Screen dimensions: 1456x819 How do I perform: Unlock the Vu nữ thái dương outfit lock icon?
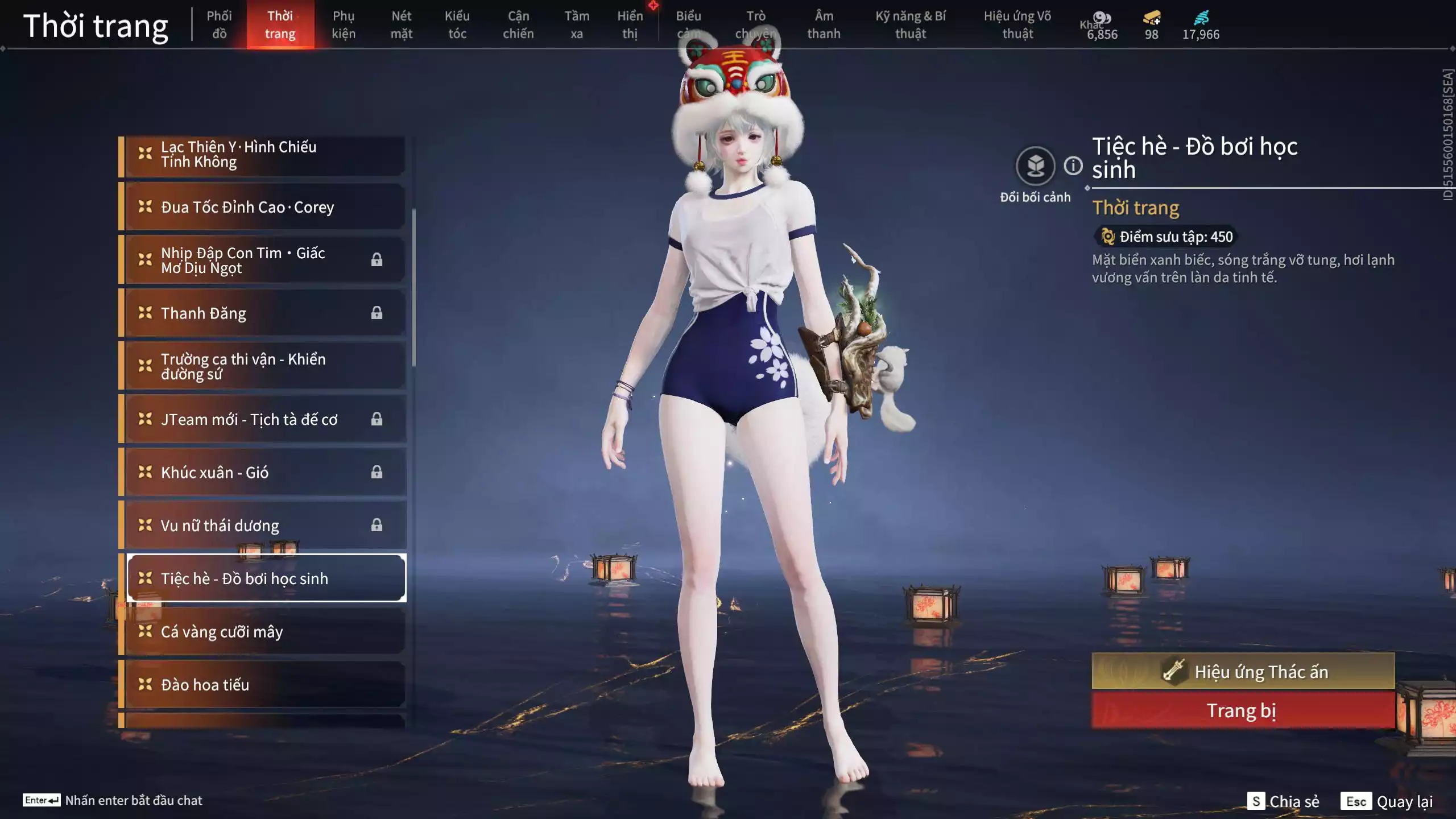[377, 524]
